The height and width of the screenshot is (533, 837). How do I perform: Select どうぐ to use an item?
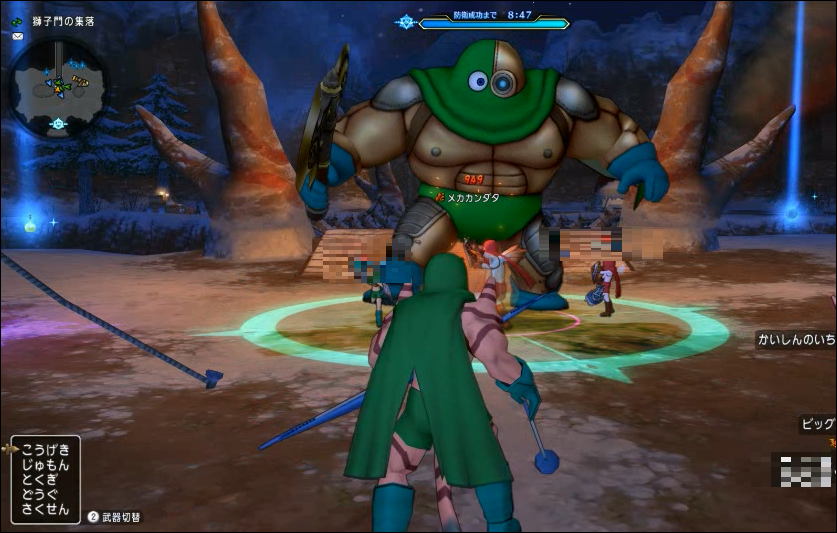[42, 494]
